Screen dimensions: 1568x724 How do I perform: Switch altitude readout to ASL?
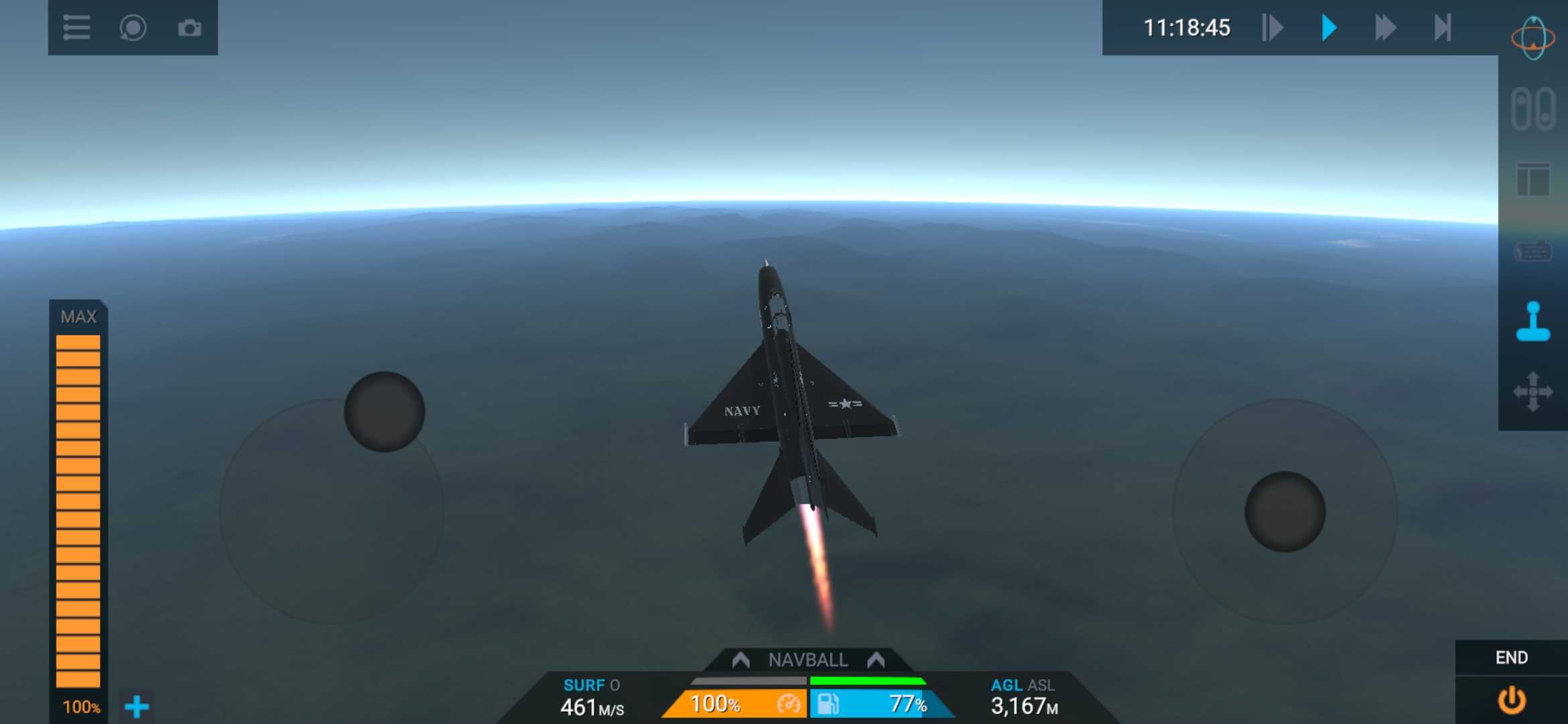[x=1041, y=685]
